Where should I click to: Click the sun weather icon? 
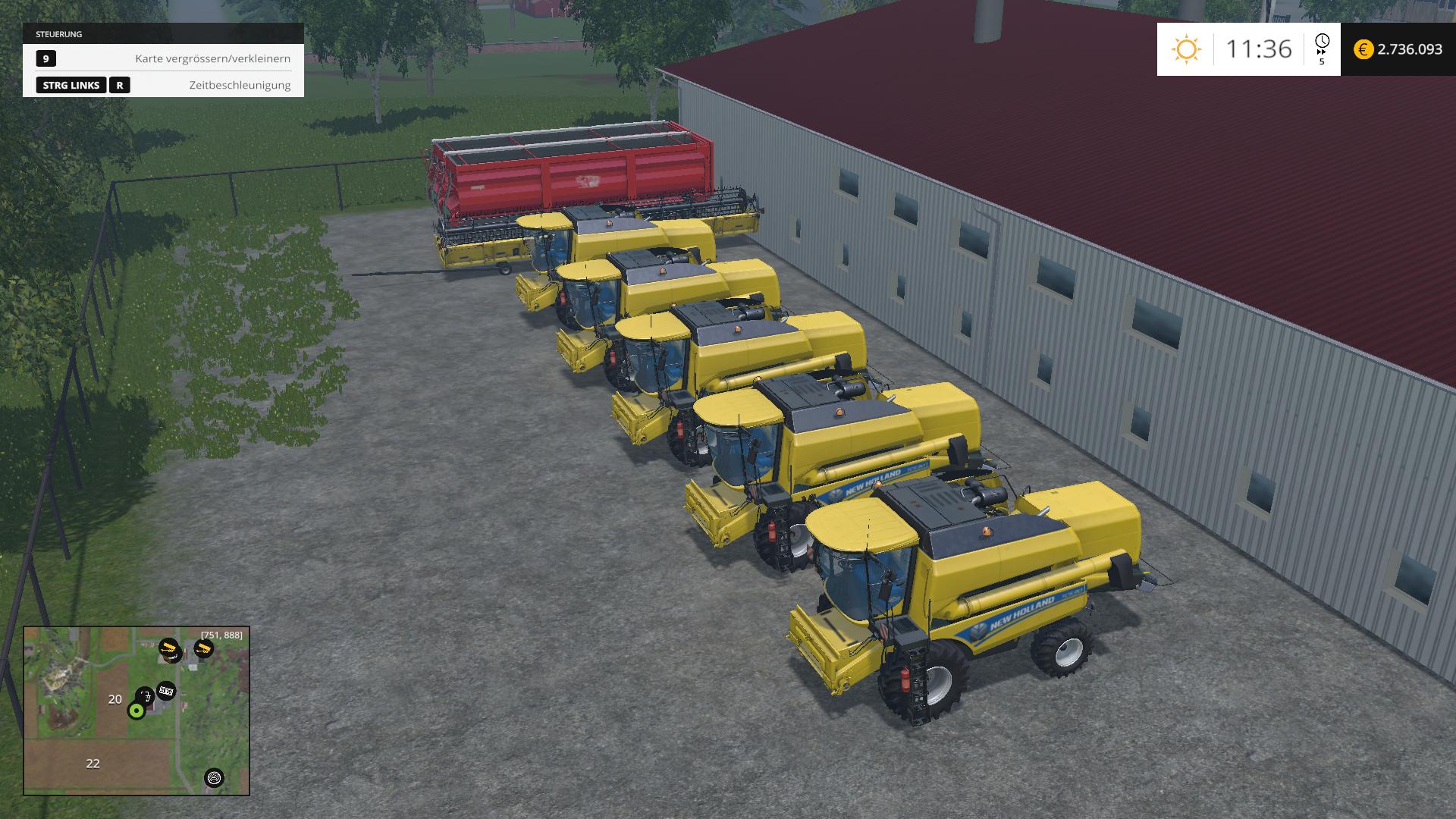[1186, 49]
